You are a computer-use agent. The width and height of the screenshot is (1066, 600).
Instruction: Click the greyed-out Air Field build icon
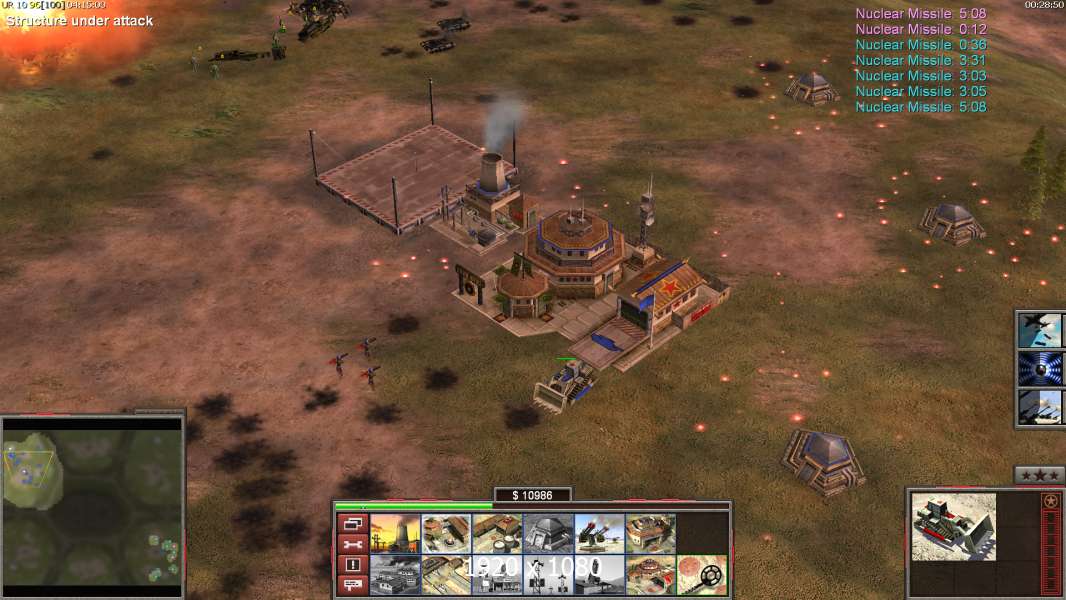[x=395, y=574]
